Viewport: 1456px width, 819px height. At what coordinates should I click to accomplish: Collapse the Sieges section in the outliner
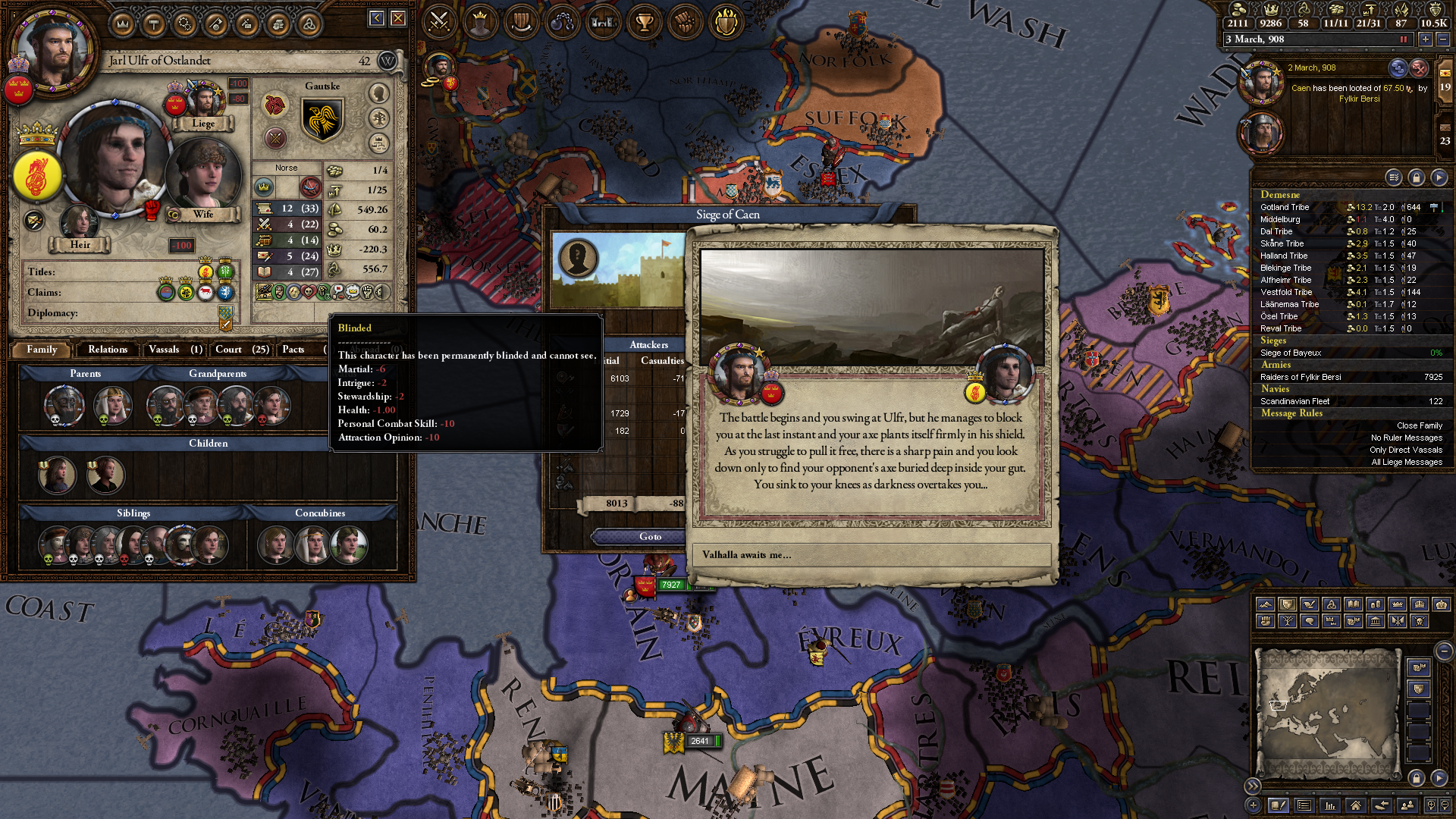point(1274,340)
